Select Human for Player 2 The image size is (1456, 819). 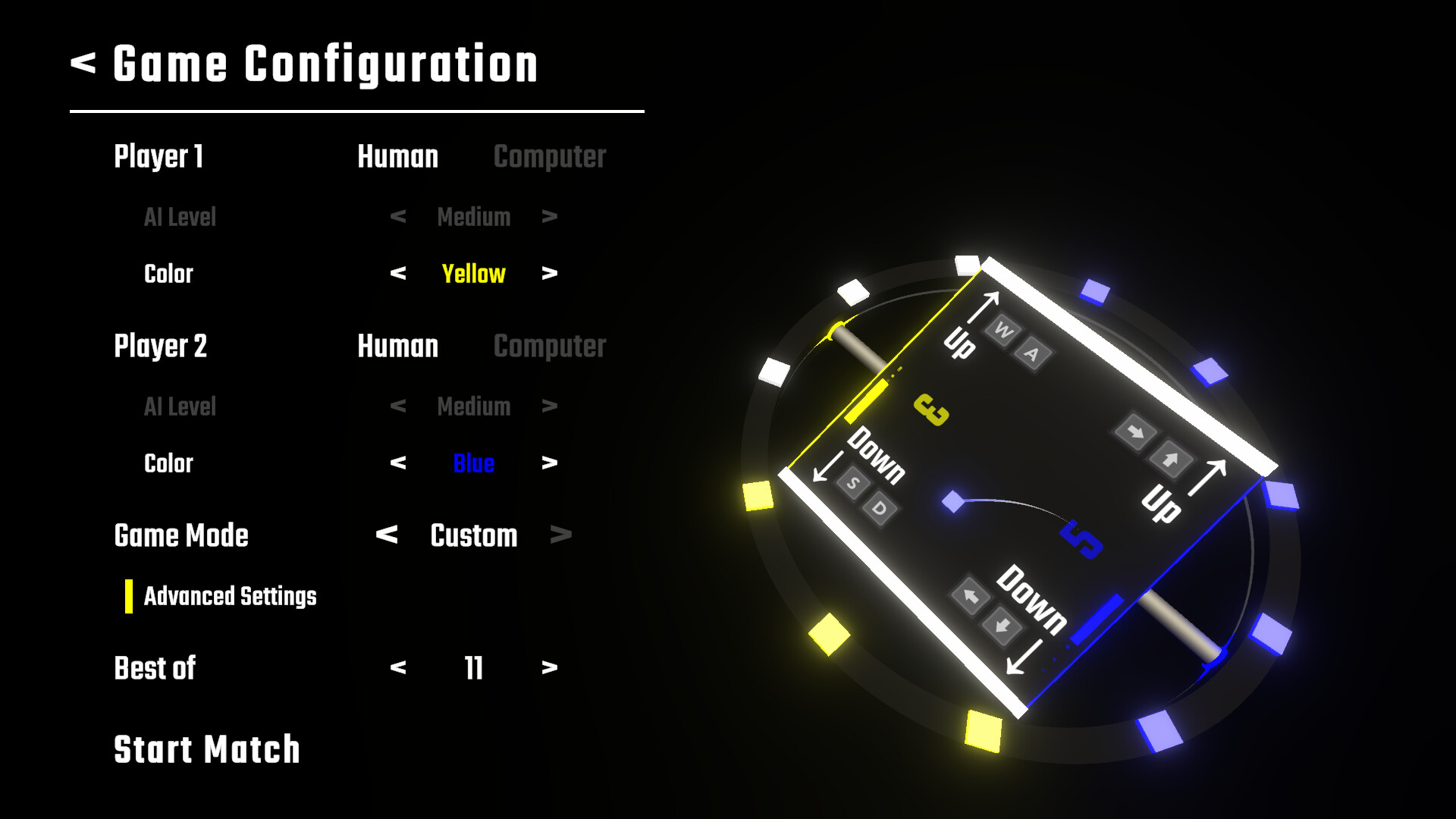[397, 347]
